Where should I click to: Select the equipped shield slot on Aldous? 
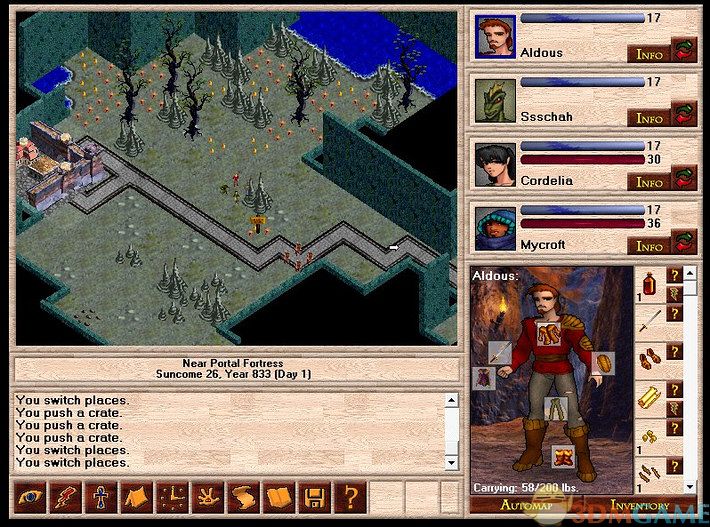pyautogui.click(x=602, y=362)
